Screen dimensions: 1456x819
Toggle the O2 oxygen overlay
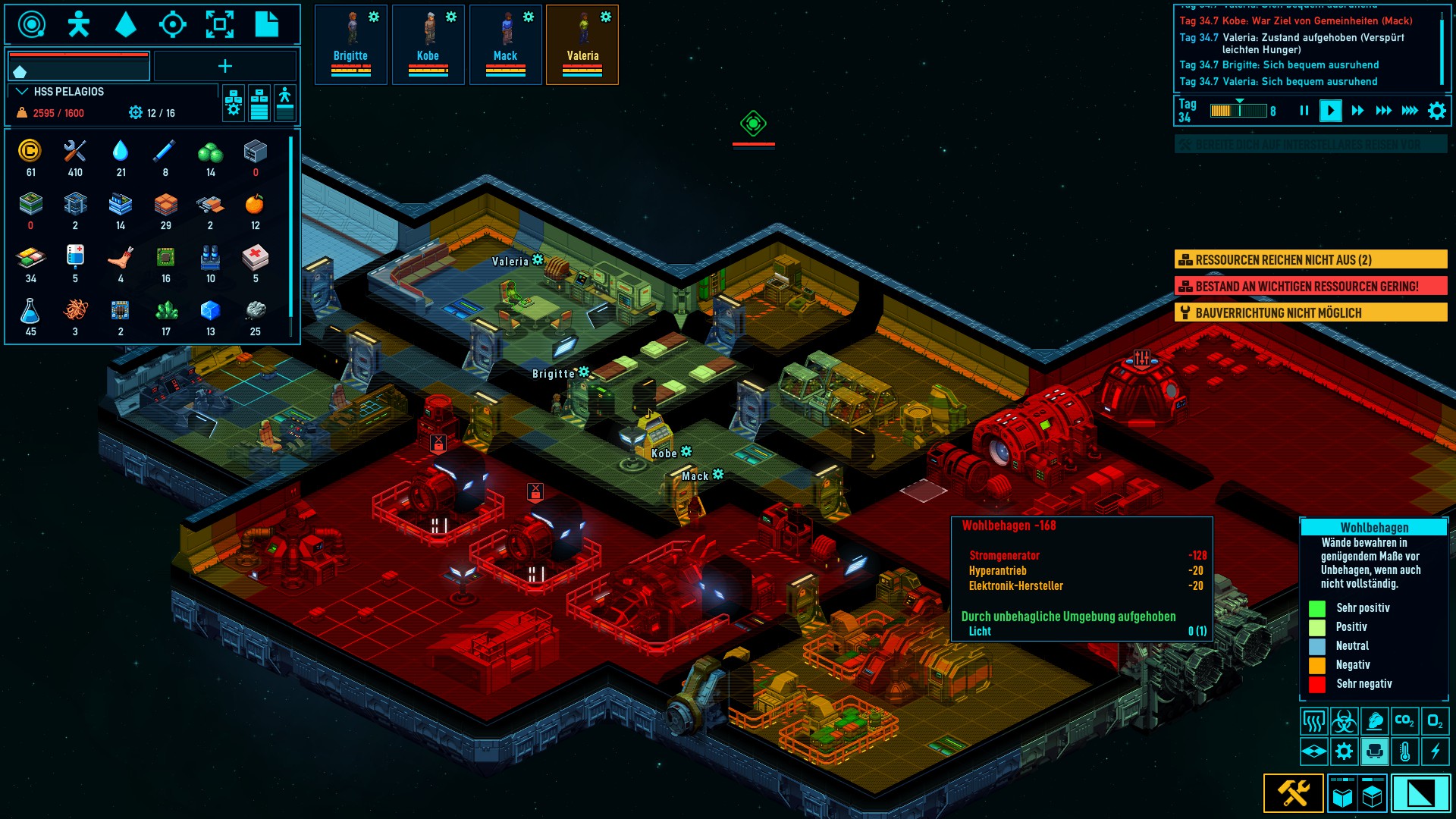click(1435, 720)
